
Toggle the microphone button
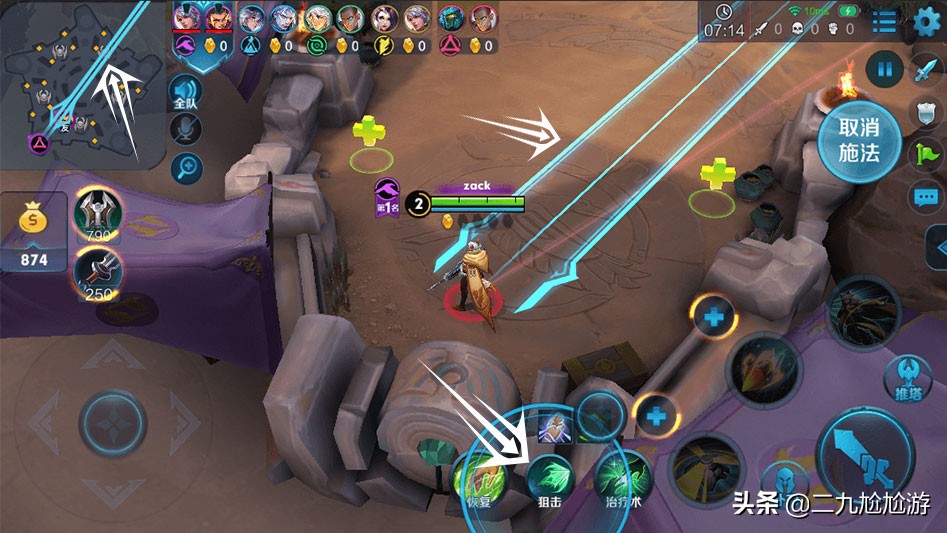(x=186, y=129)
